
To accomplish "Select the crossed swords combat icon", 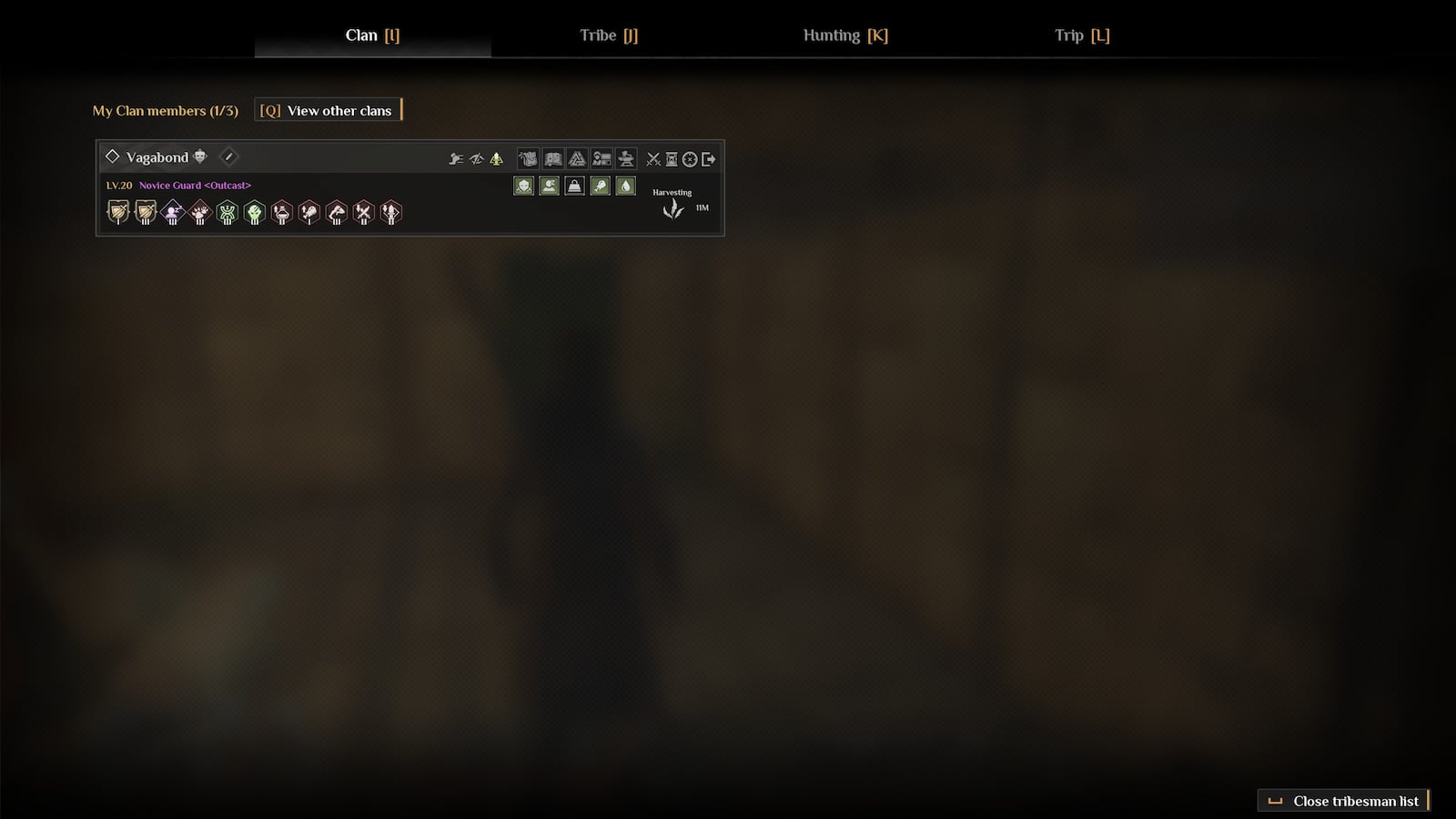I will [653, 157].
